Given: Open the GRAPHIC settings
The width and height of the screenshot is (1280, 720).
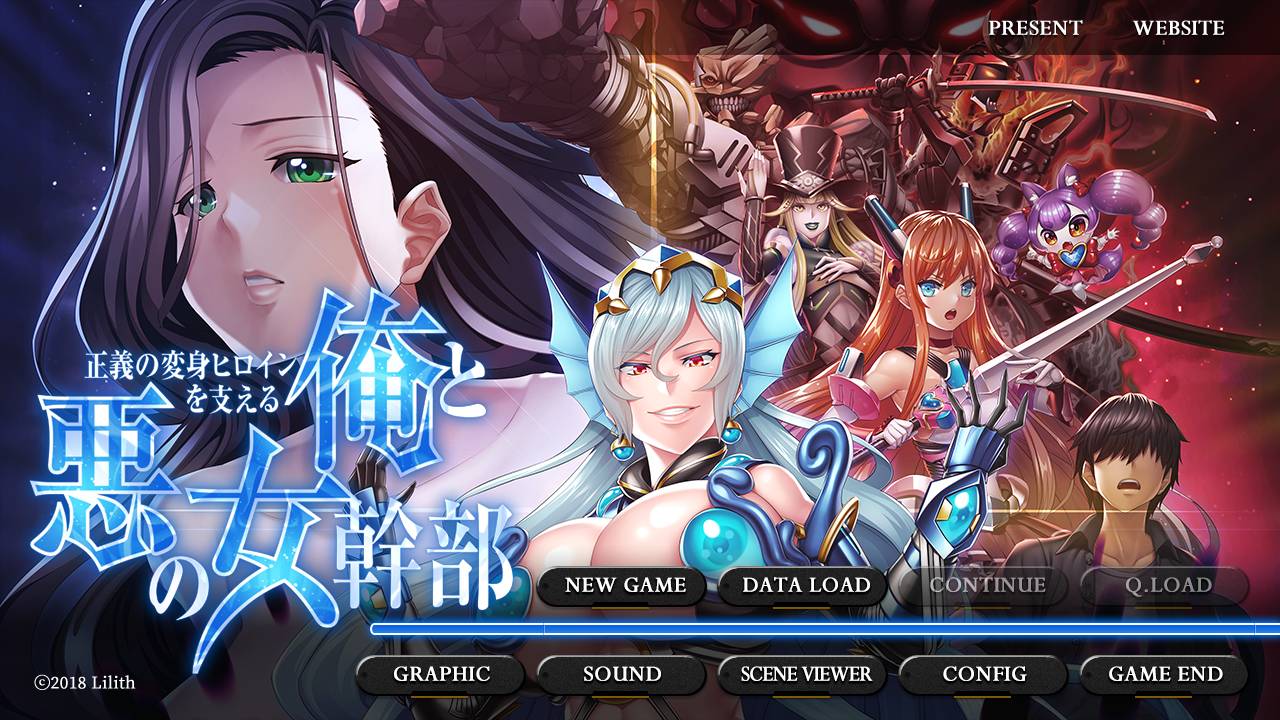Looking at the screenshot, I should 442,675.
